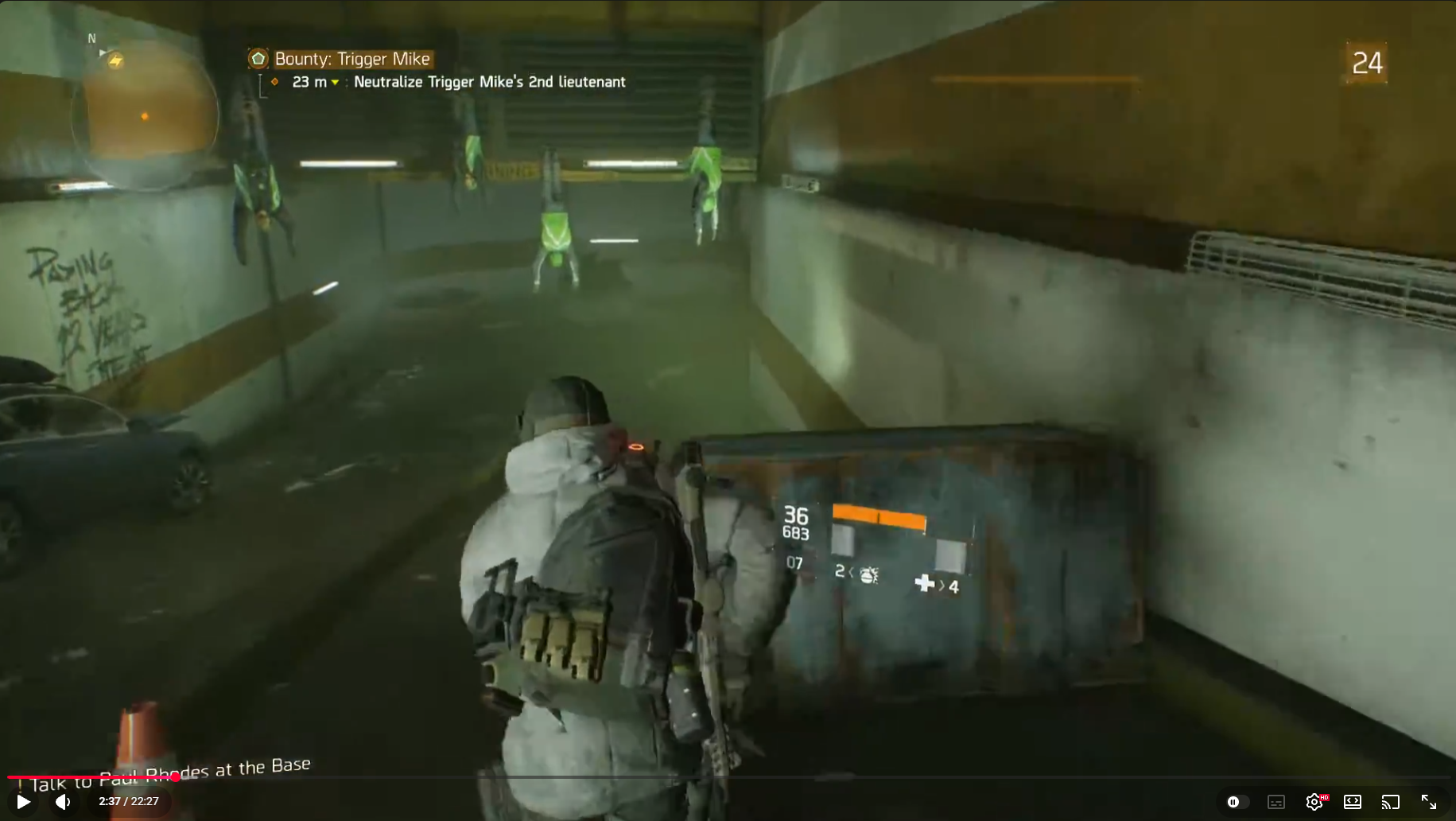Toggle video subtitles
Image resolution: width=1456 pixels, height=821 pixels.
pyautogui.click(x=1276, y=802)
